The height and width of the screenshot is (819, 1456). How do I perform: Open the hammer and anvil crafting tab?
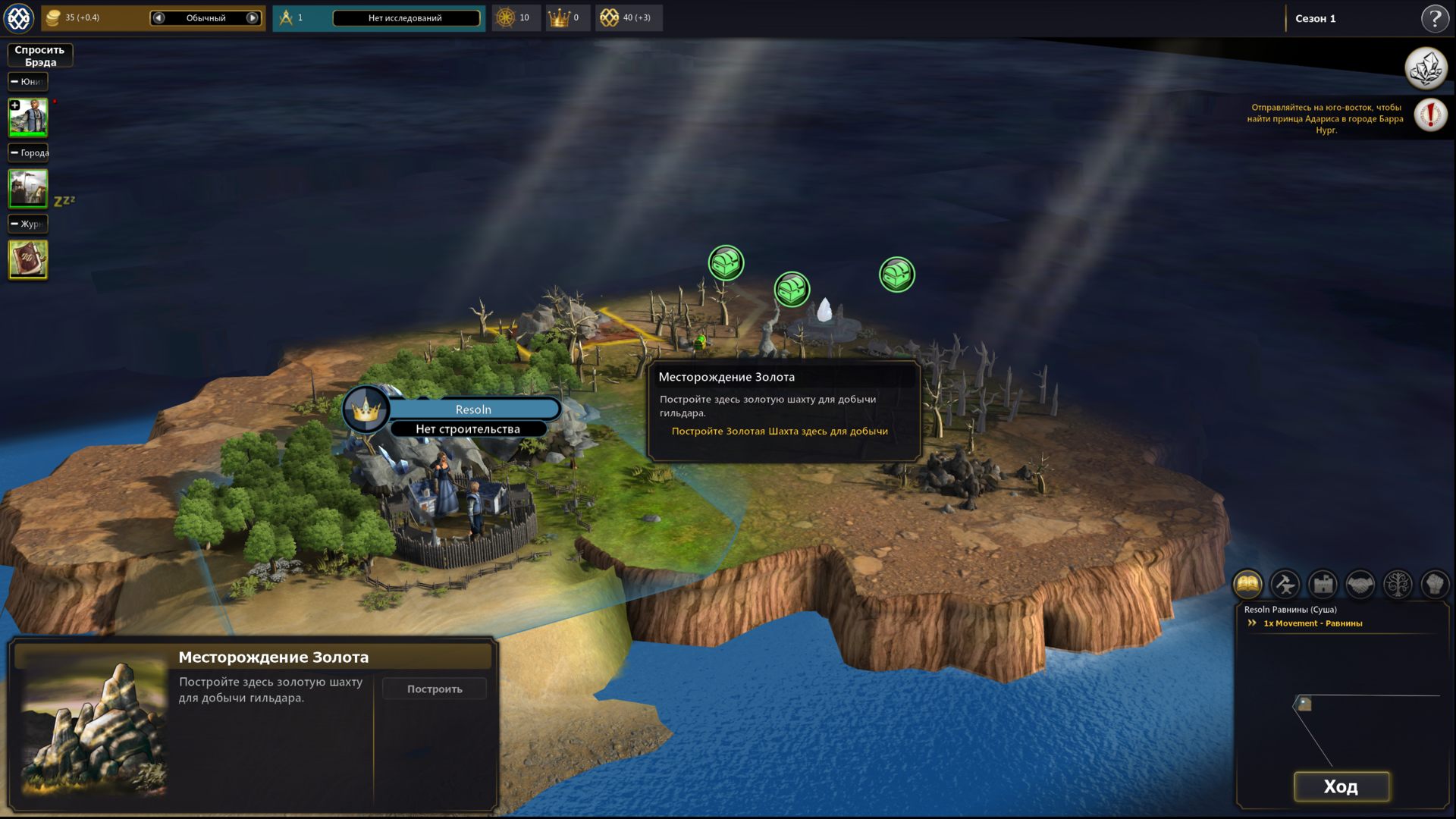point(1285,585)
